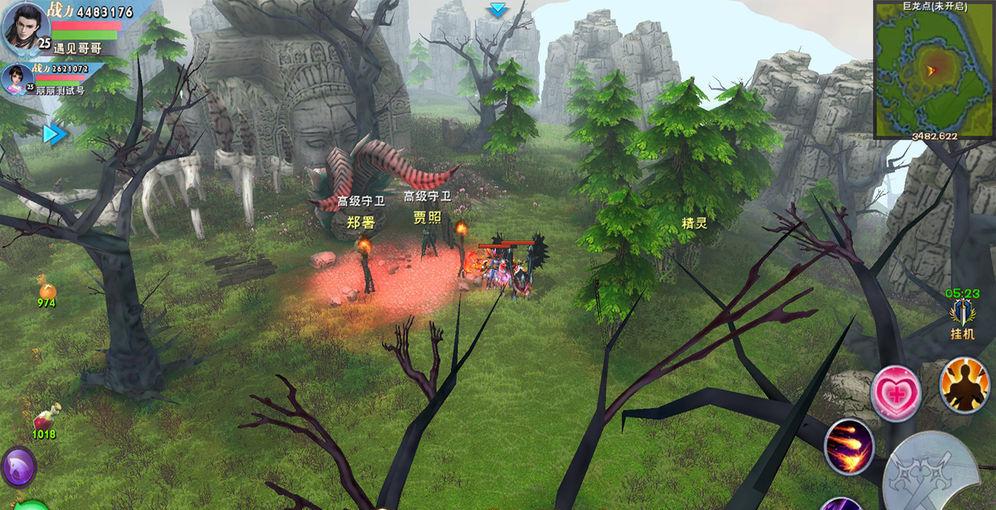Image resolution: width=996 pixels, height=510 pixels.
Task: Use the pink heart healing skill
Action: (895, 391)
